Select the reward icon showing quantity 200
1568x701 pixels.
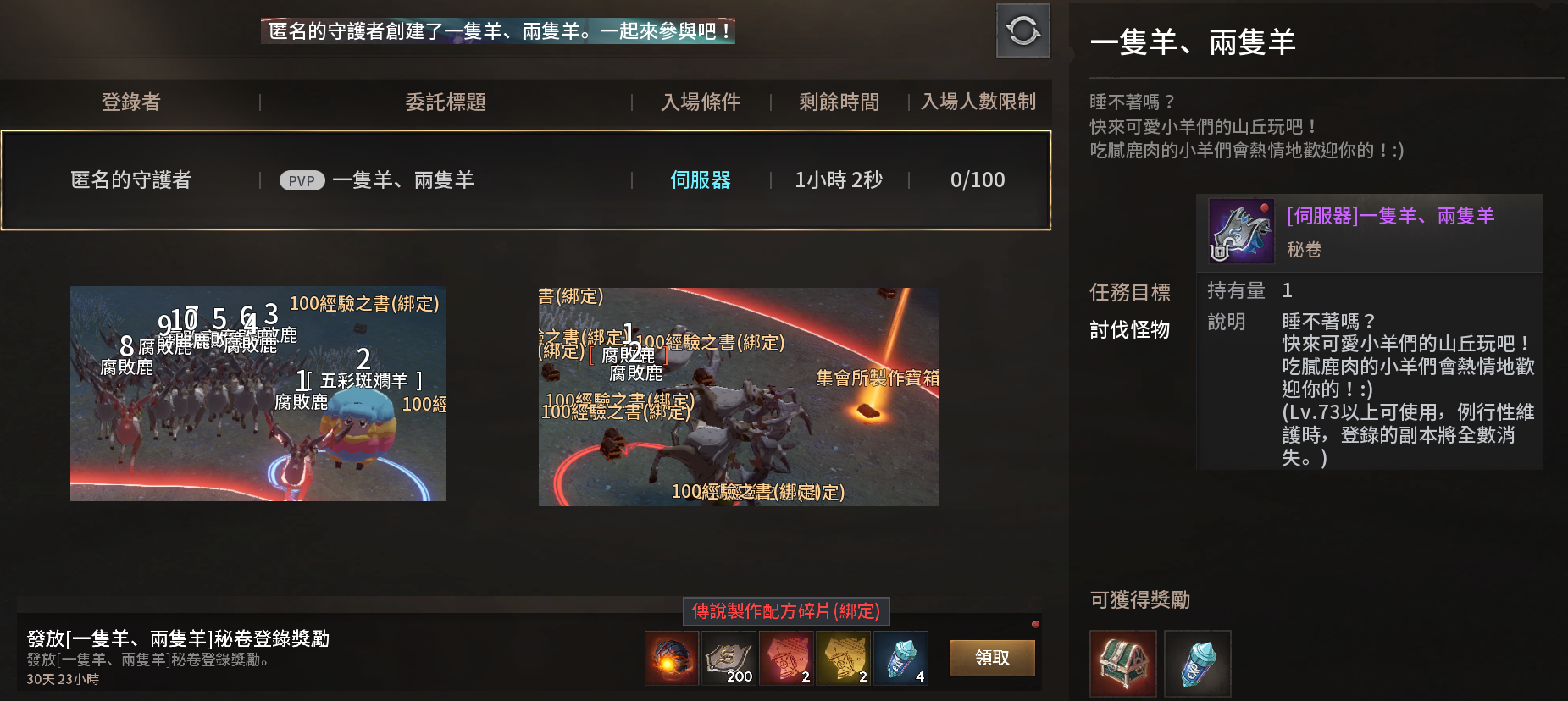(729, 659)
